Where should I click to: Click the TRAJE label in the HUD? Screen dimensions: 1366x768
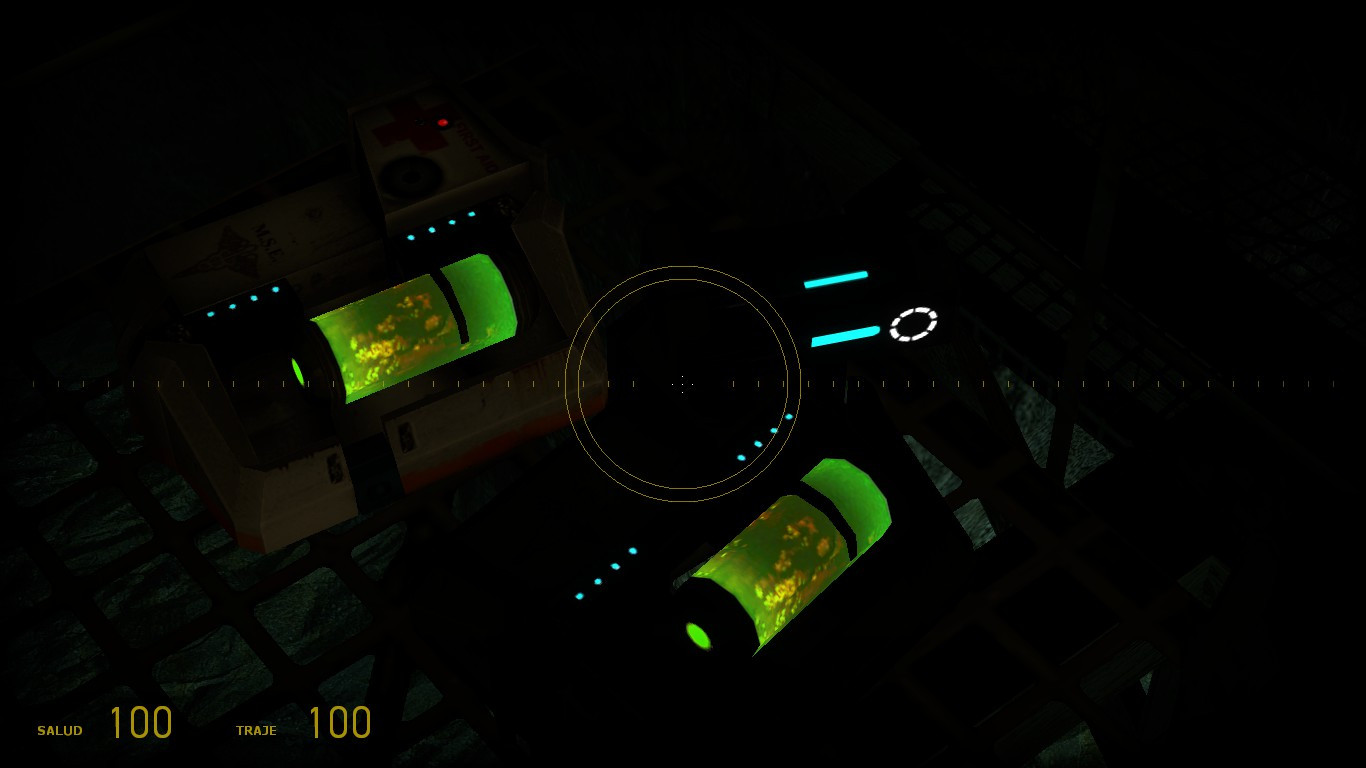click(x=257, y=731)
